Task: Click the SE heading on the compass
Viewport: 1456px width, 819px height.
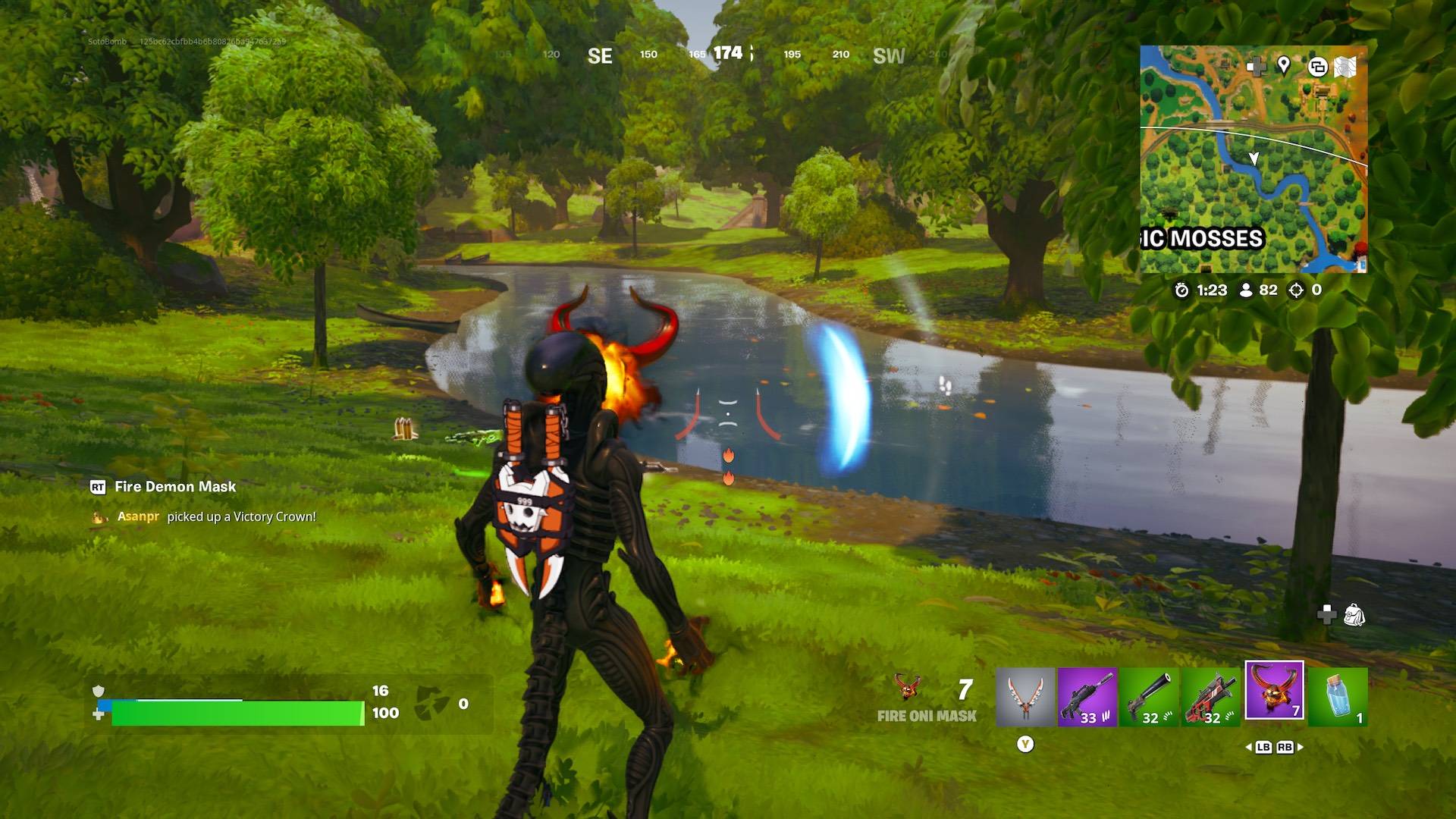Action: pos(599,56)
